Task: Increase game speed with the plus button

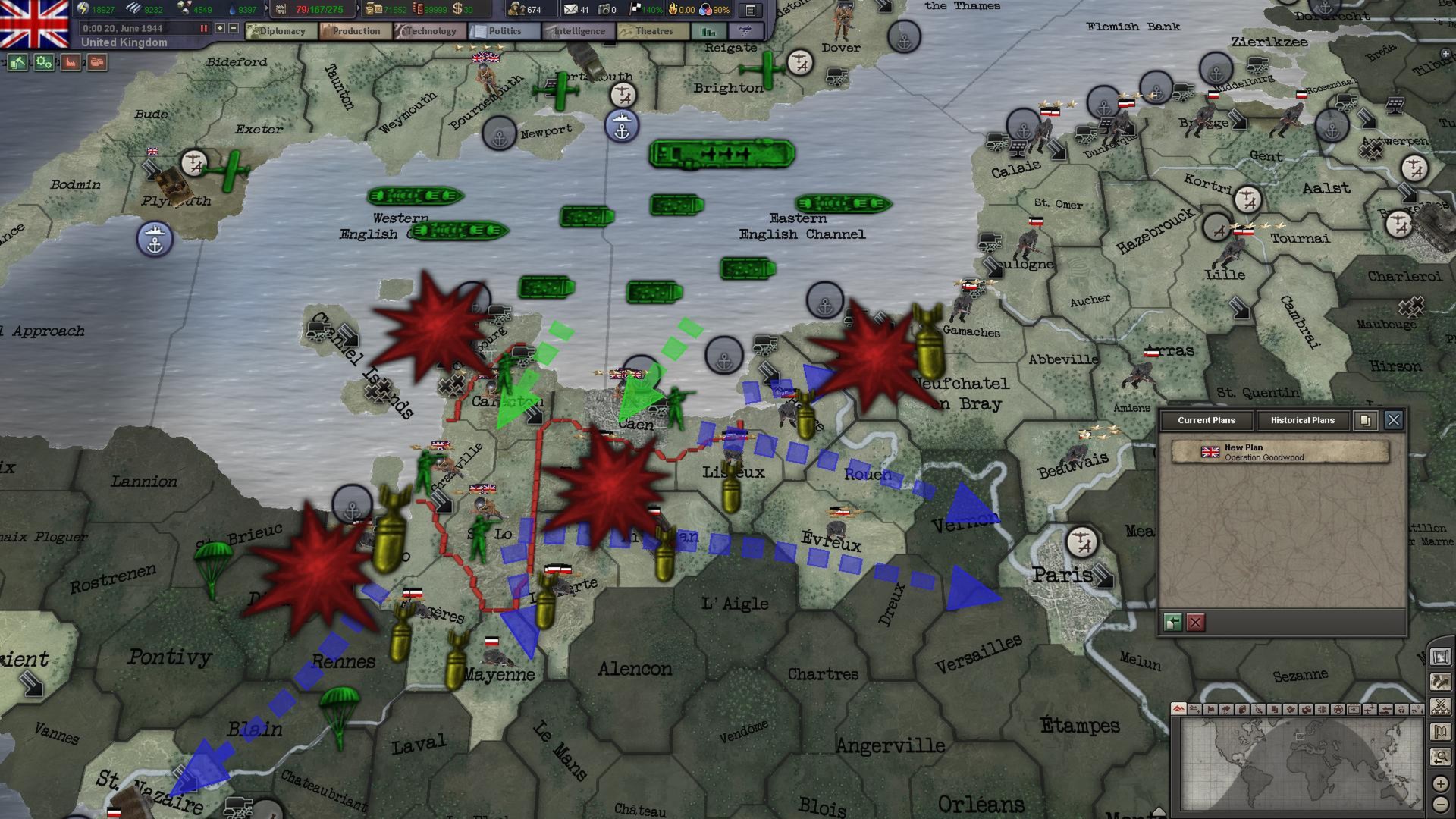Action: pos(219,29)
